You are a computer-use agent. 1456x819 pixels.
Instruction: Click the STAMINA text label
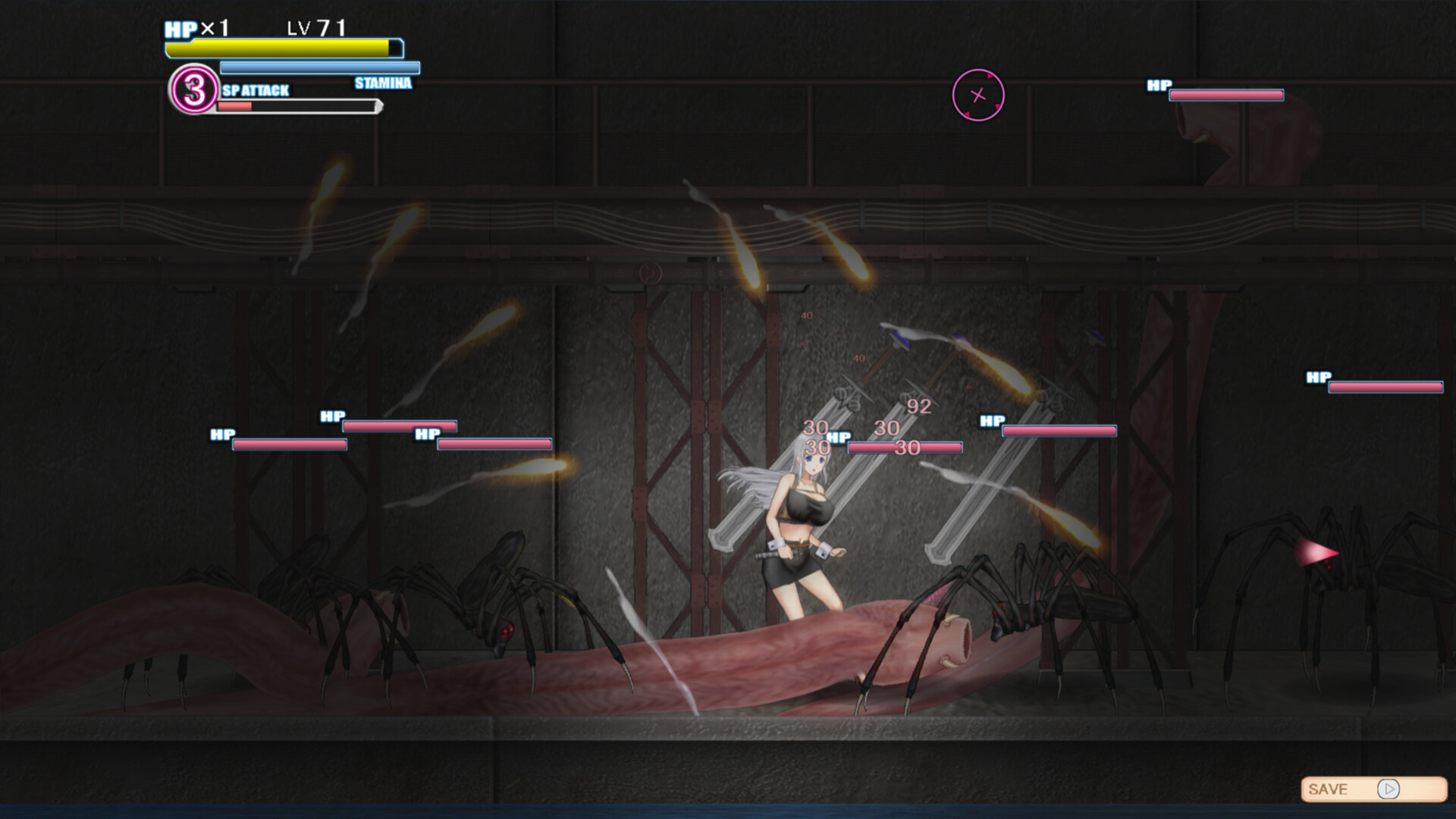tap(383, 83)
